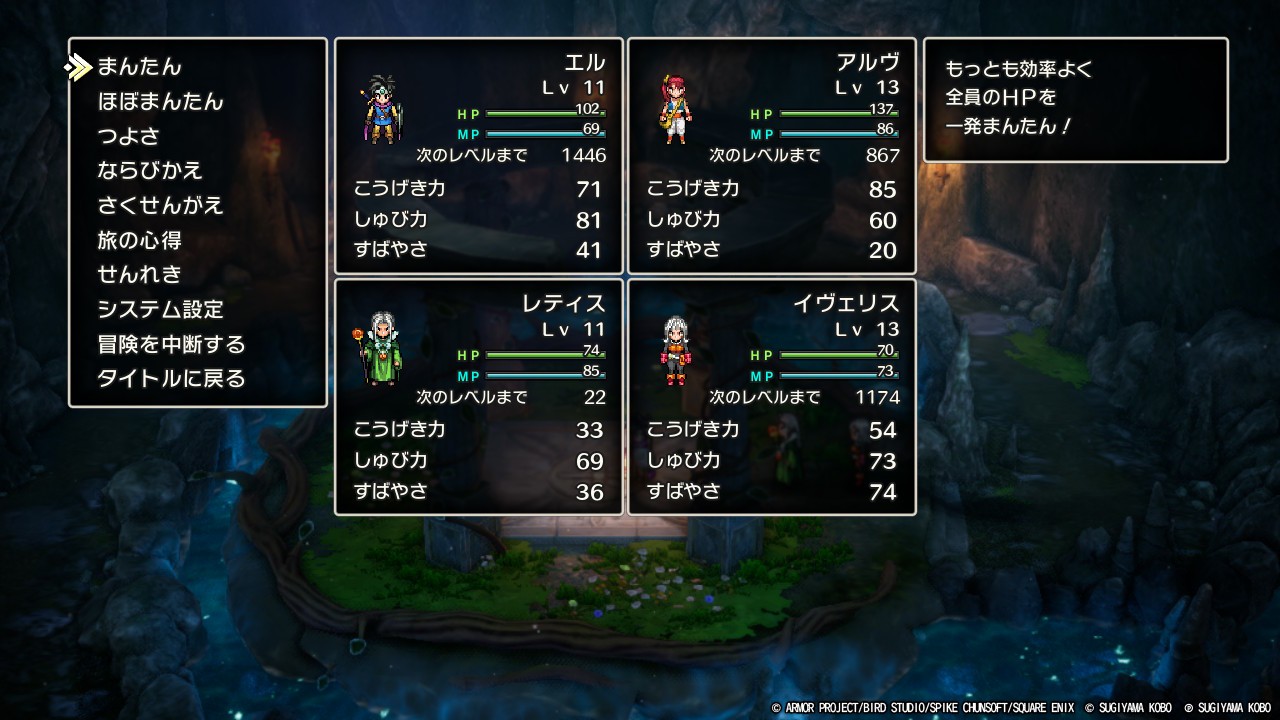The image size is (1280, 720).
Task: Choose the ほぼまんたん option
Action: 160,102
